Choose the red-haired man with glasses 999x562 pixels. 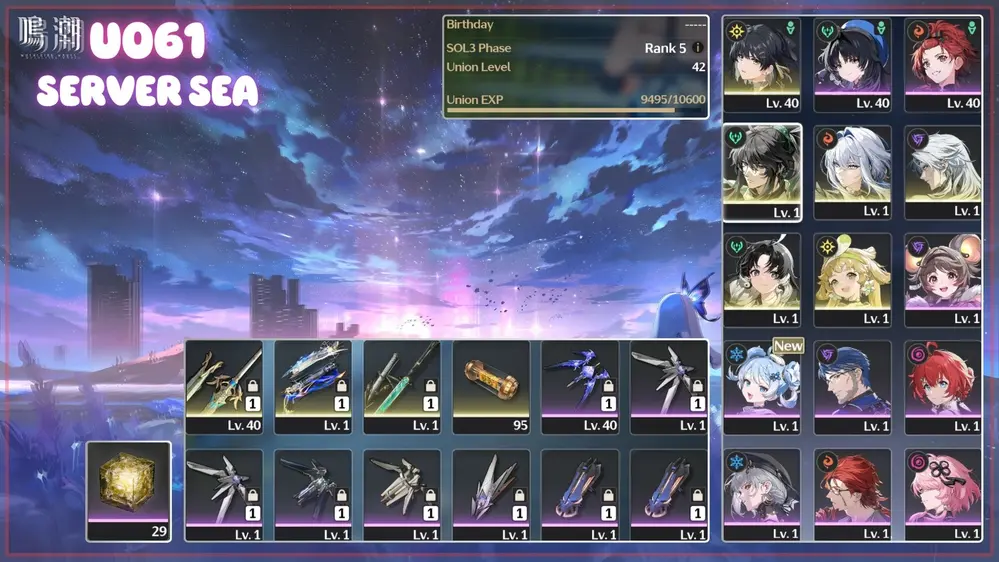click(852, 494)
